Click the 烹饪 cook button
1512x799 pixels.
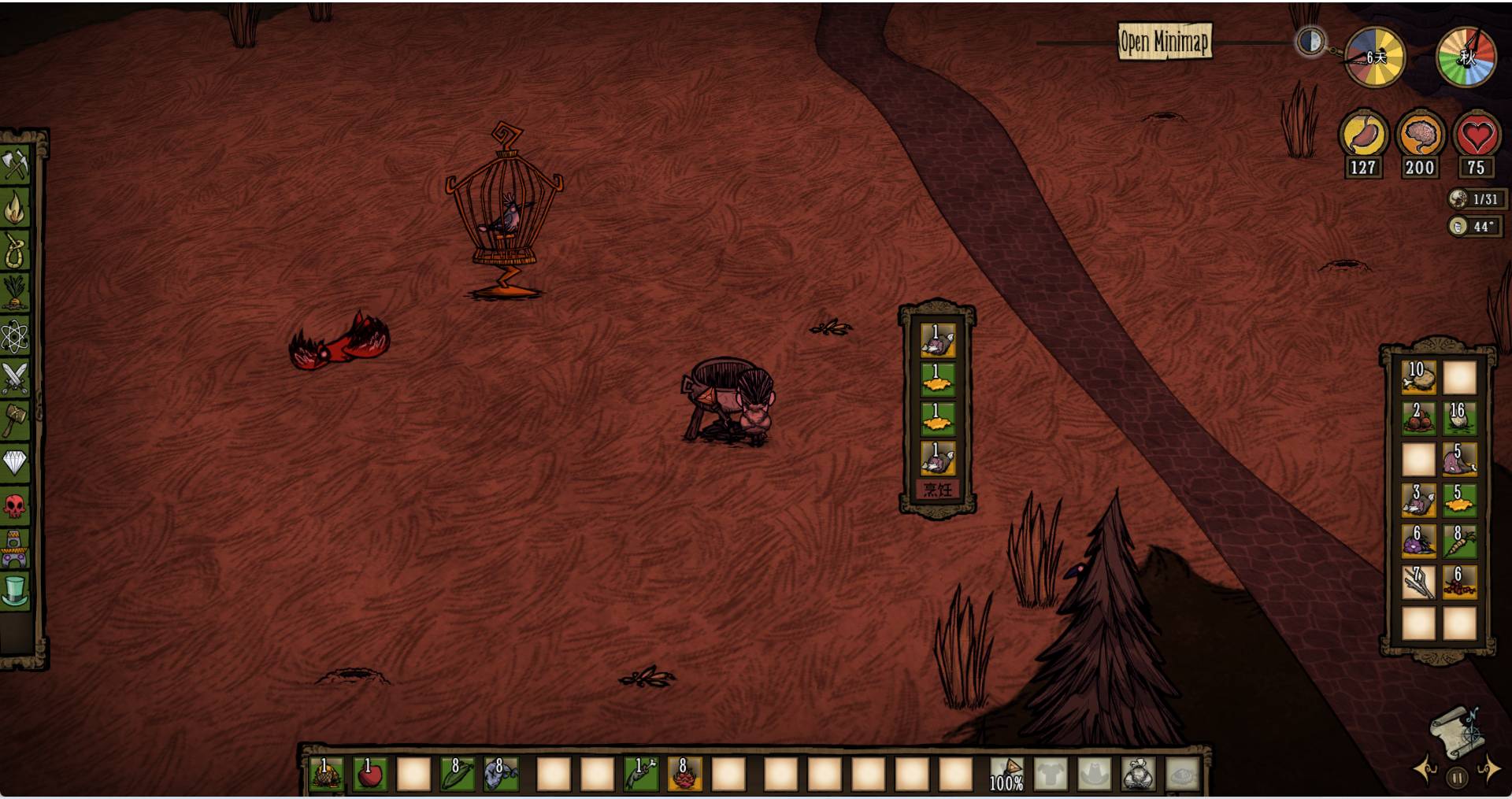[x=937, y=490]
